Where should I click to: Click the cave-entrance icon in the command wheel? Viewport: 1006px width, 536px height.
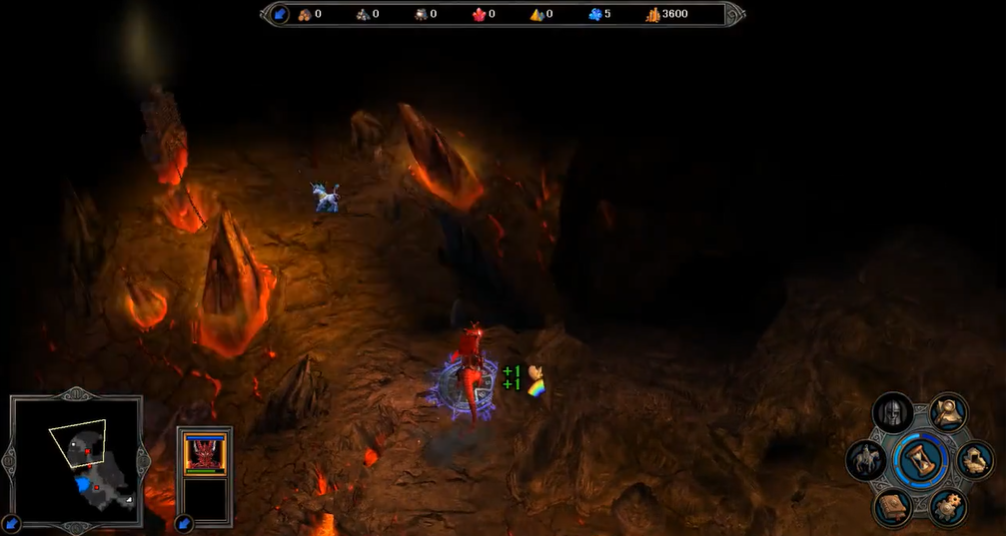pyautogui.click(x=974, y=460)
